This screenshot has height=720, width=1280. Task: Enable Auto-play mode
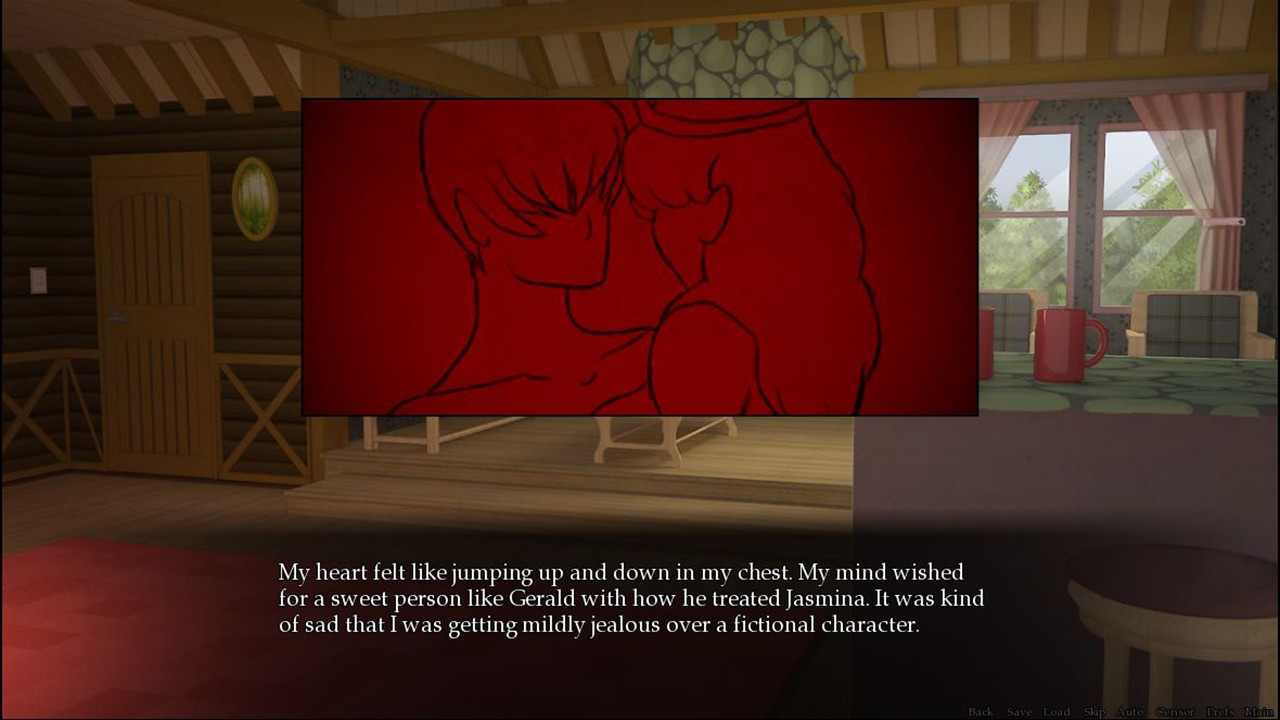pyautogui.click(x=1129, y=712)
